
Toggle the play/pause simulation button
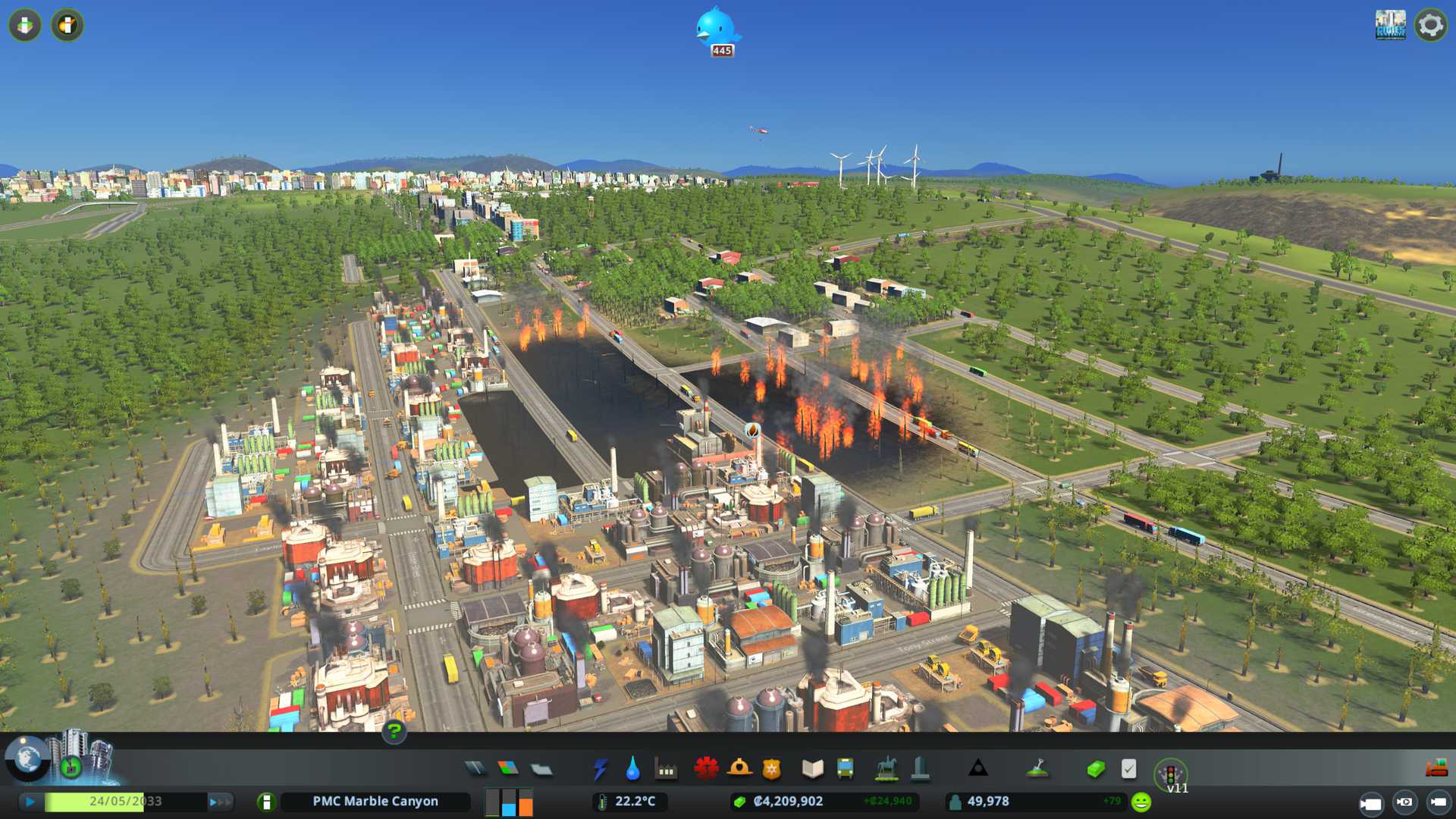click(30, 802)
